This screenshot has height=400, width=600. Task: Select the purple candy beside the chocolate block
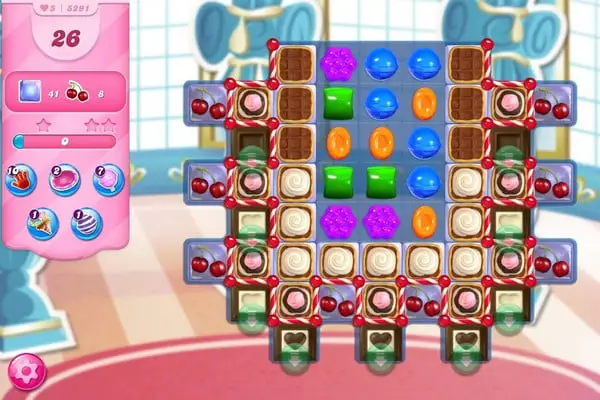coord(337,62)
